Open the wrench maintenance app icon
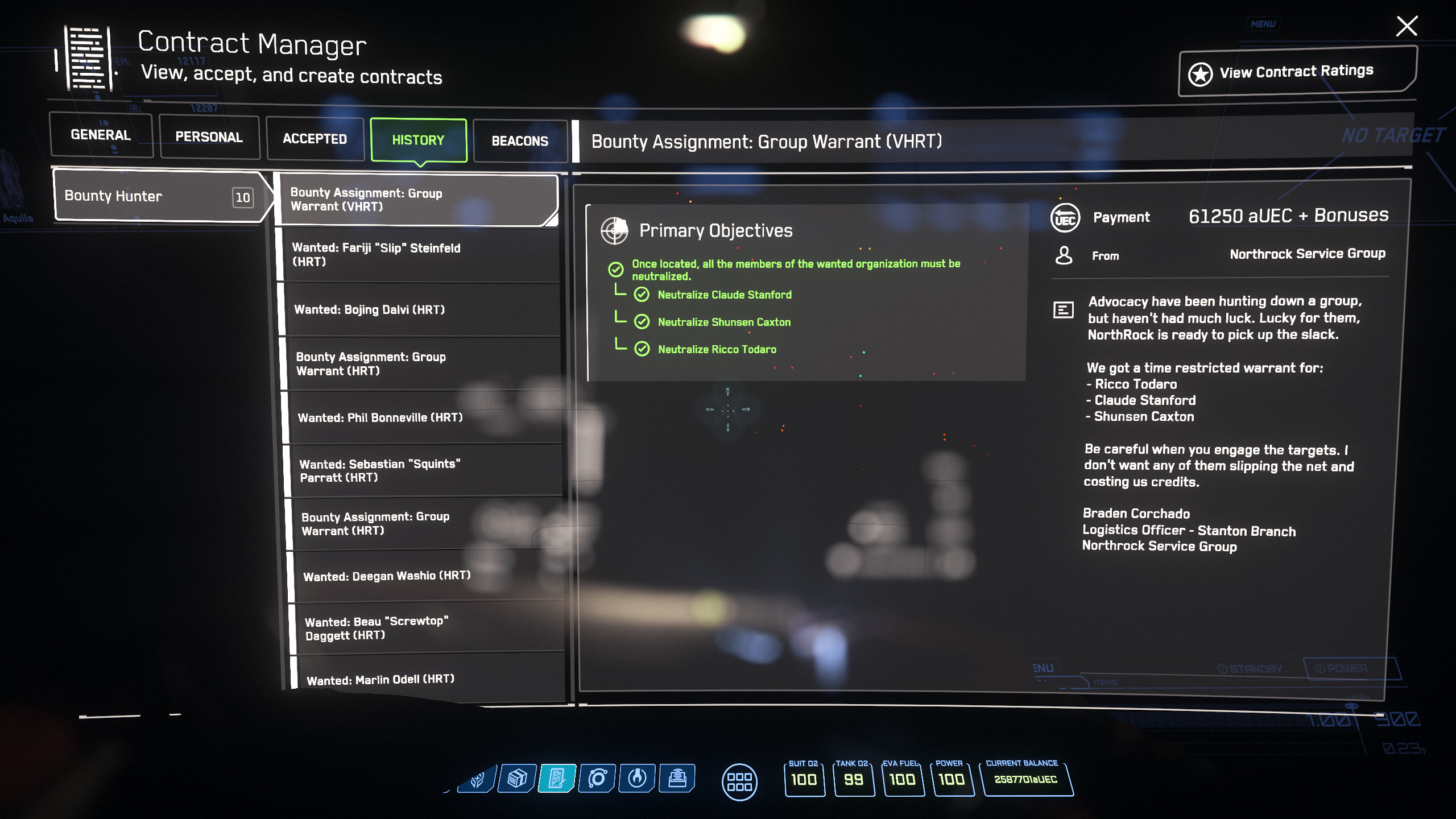Image resolution: width=1456 pixels, height=819 pixels. coord(637,778)
